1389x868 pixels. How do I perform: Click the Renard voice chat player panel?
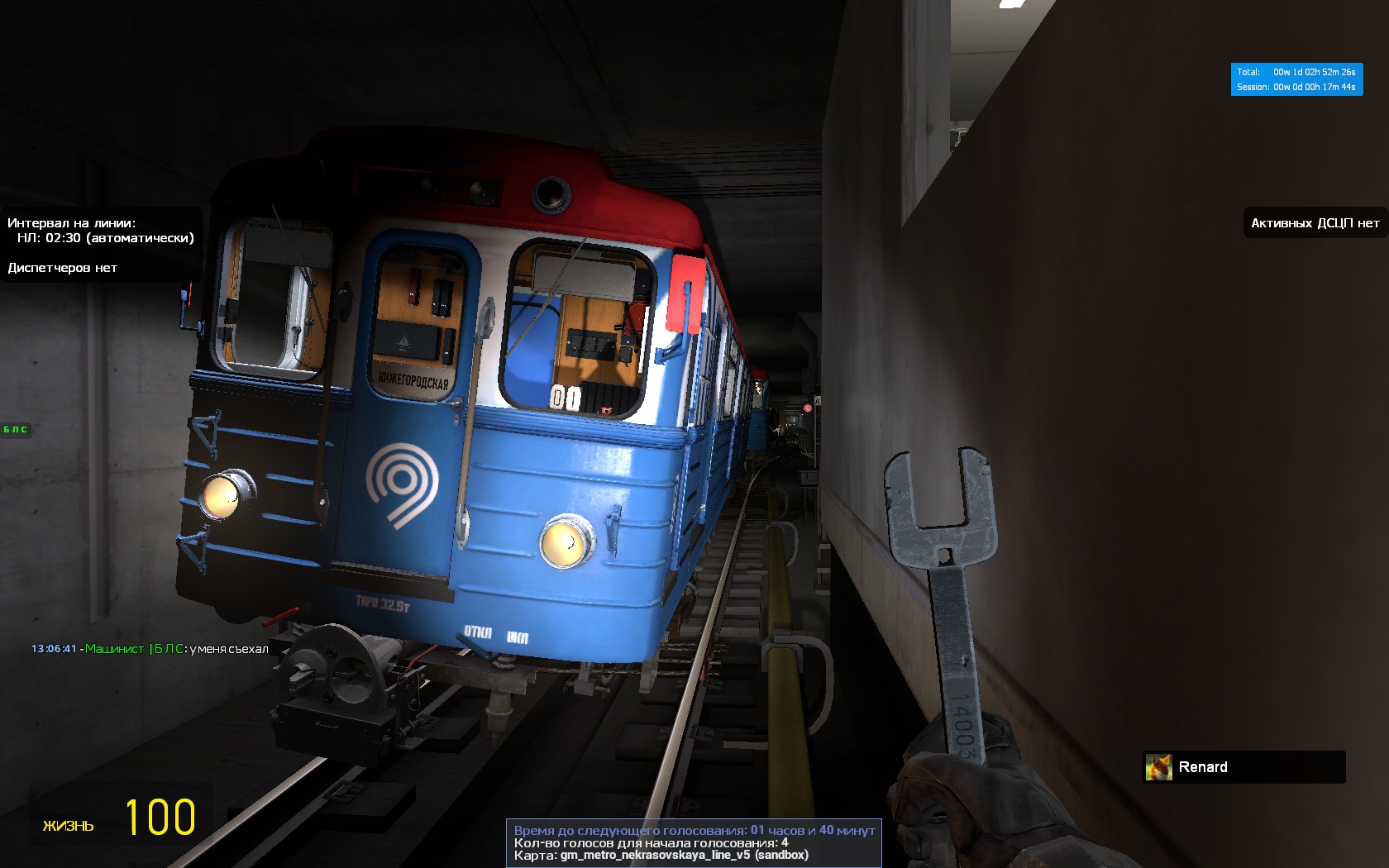coord(1243,767)
